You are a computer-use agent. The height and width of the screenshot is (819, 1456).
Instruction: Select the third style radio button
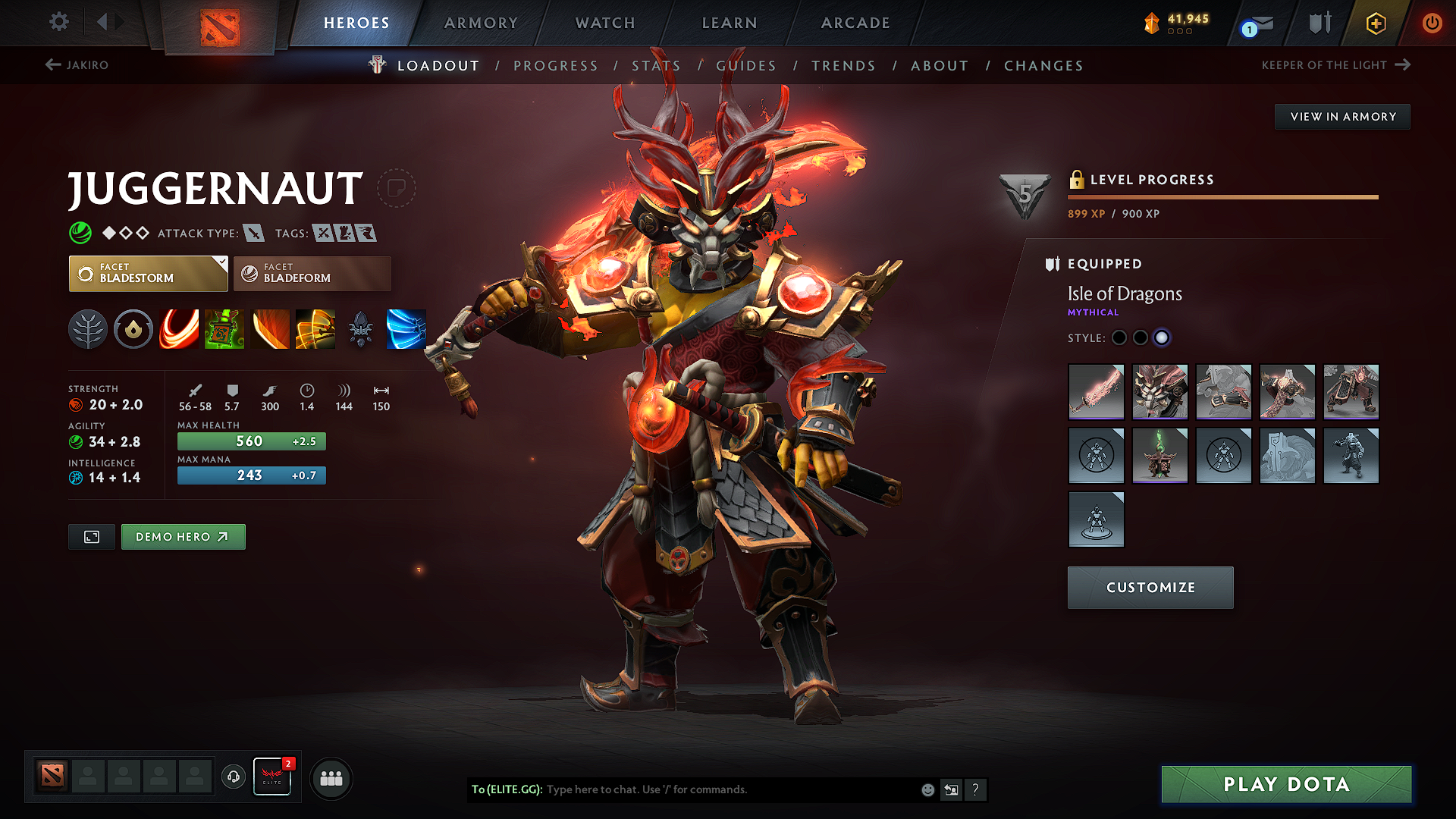[x=1162, y=338]
